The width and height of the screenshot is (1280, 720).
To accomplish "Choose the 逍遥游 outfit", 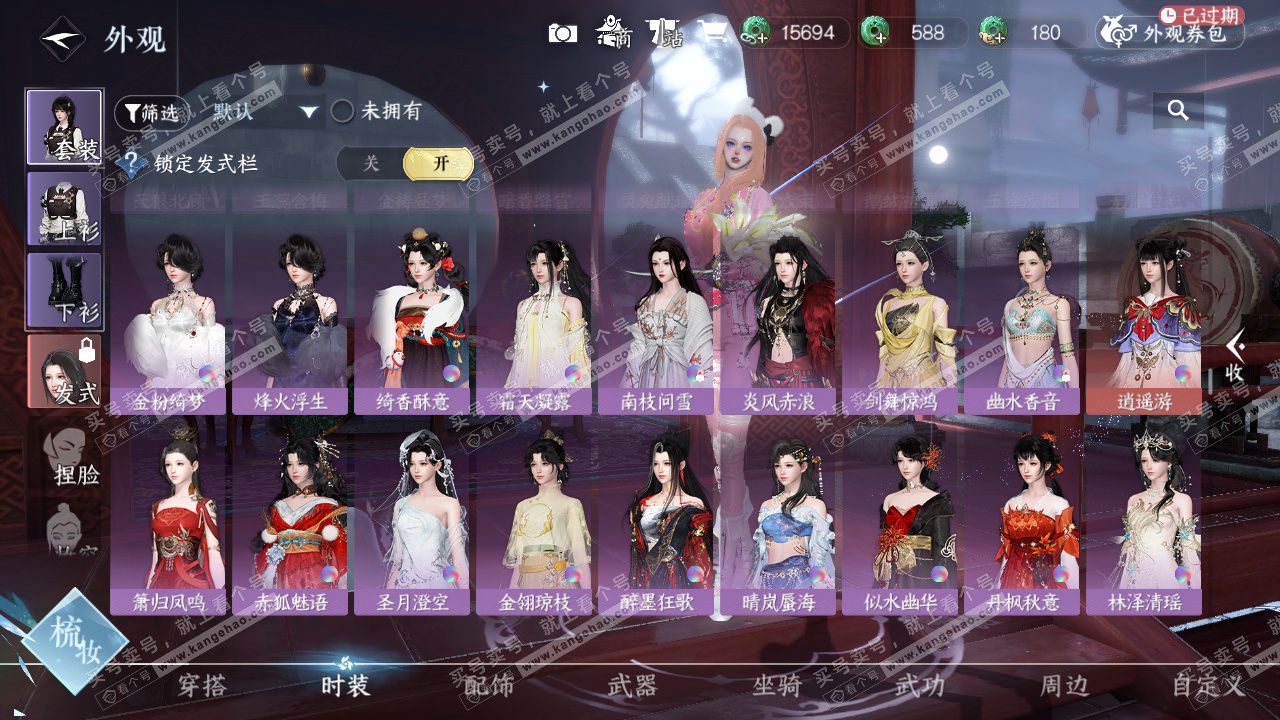I will (1143, 320).
